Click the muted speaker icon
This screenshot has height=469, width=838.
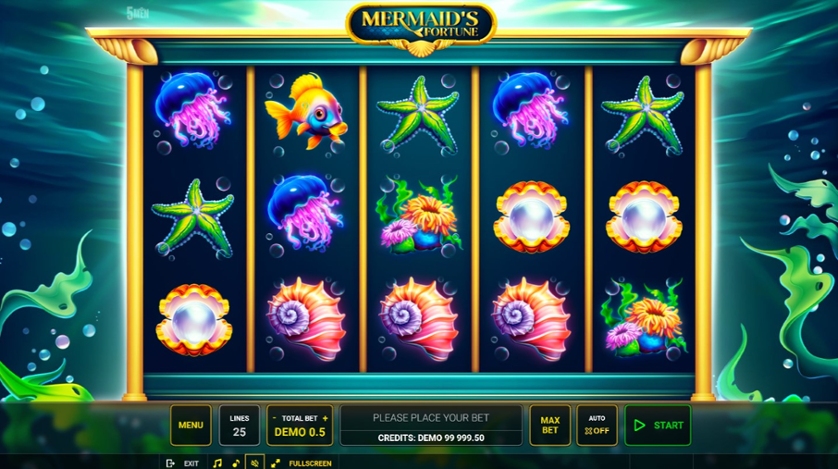[254, 463]
